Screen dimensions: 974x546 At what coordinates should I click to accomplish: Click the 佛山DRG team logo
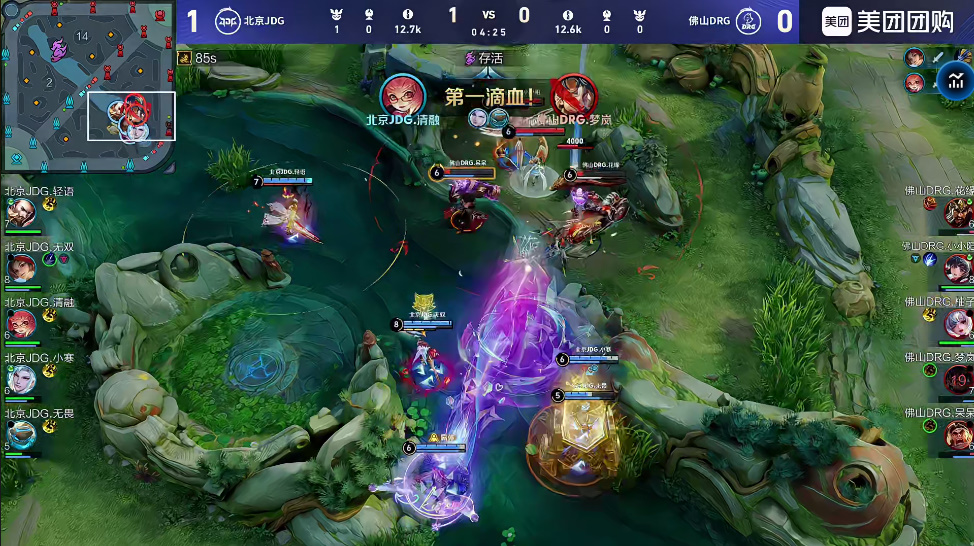point(747,21)
